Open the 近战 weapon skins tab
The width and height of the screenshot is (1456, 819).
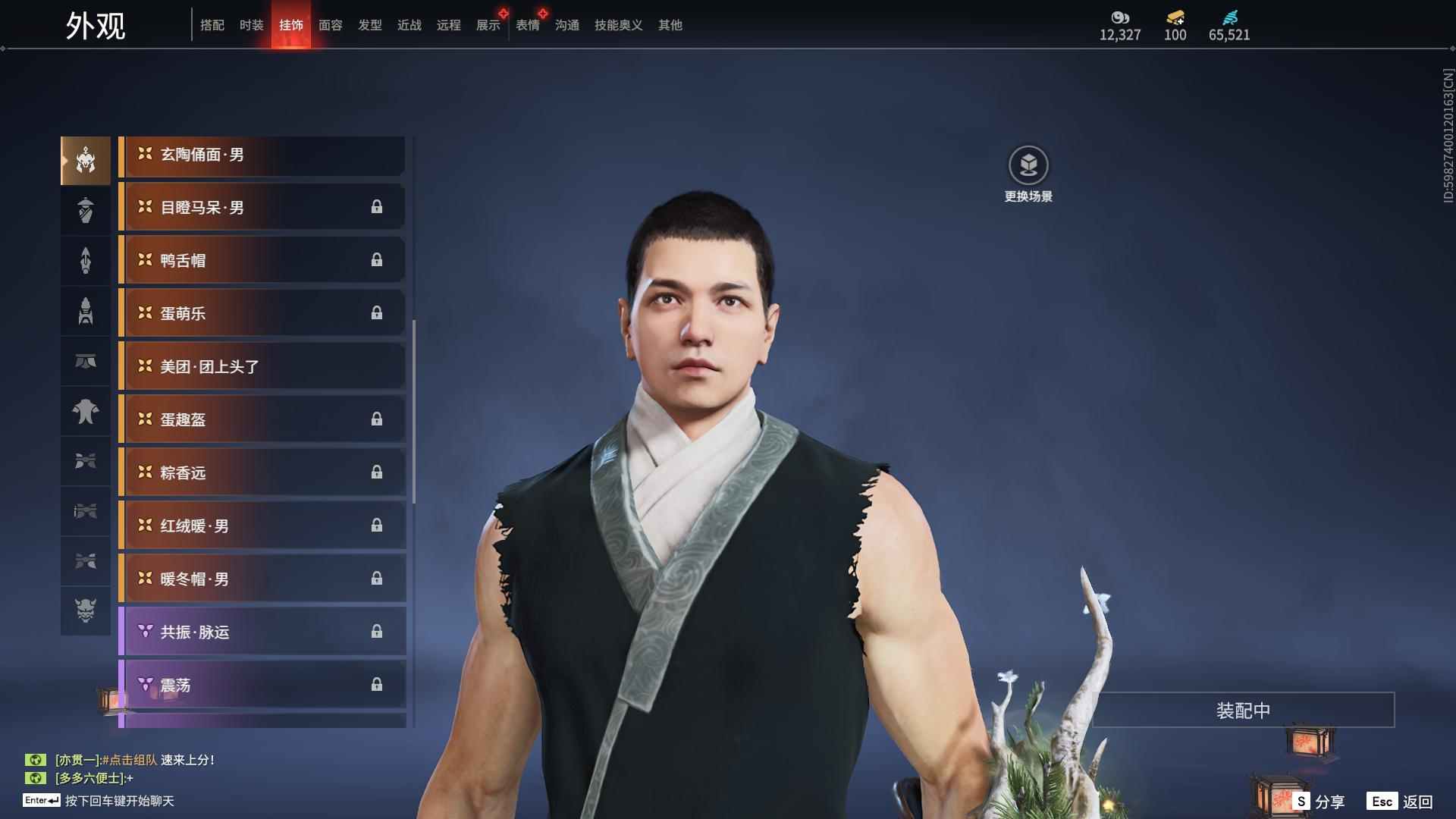coord(409,25)
